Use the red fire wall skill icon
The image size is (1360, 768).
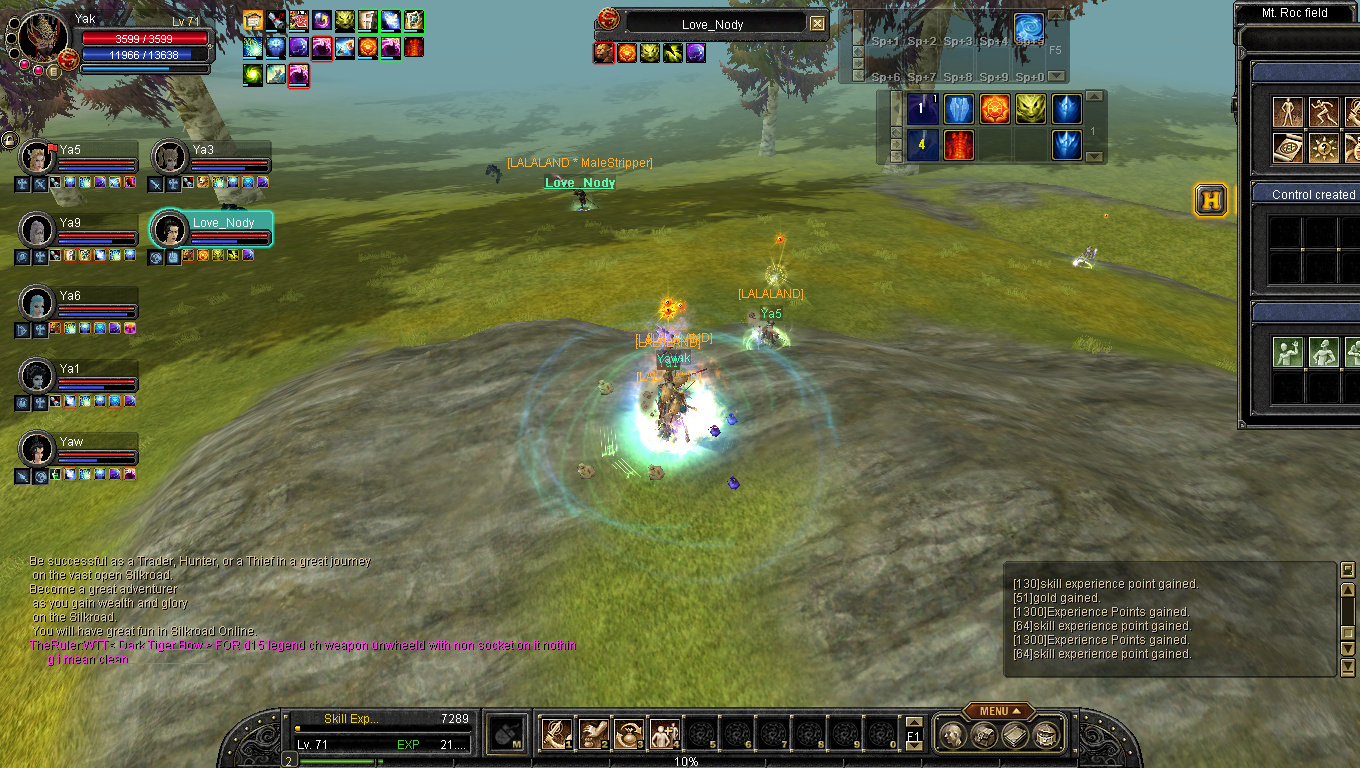click(x=958, y=145)
